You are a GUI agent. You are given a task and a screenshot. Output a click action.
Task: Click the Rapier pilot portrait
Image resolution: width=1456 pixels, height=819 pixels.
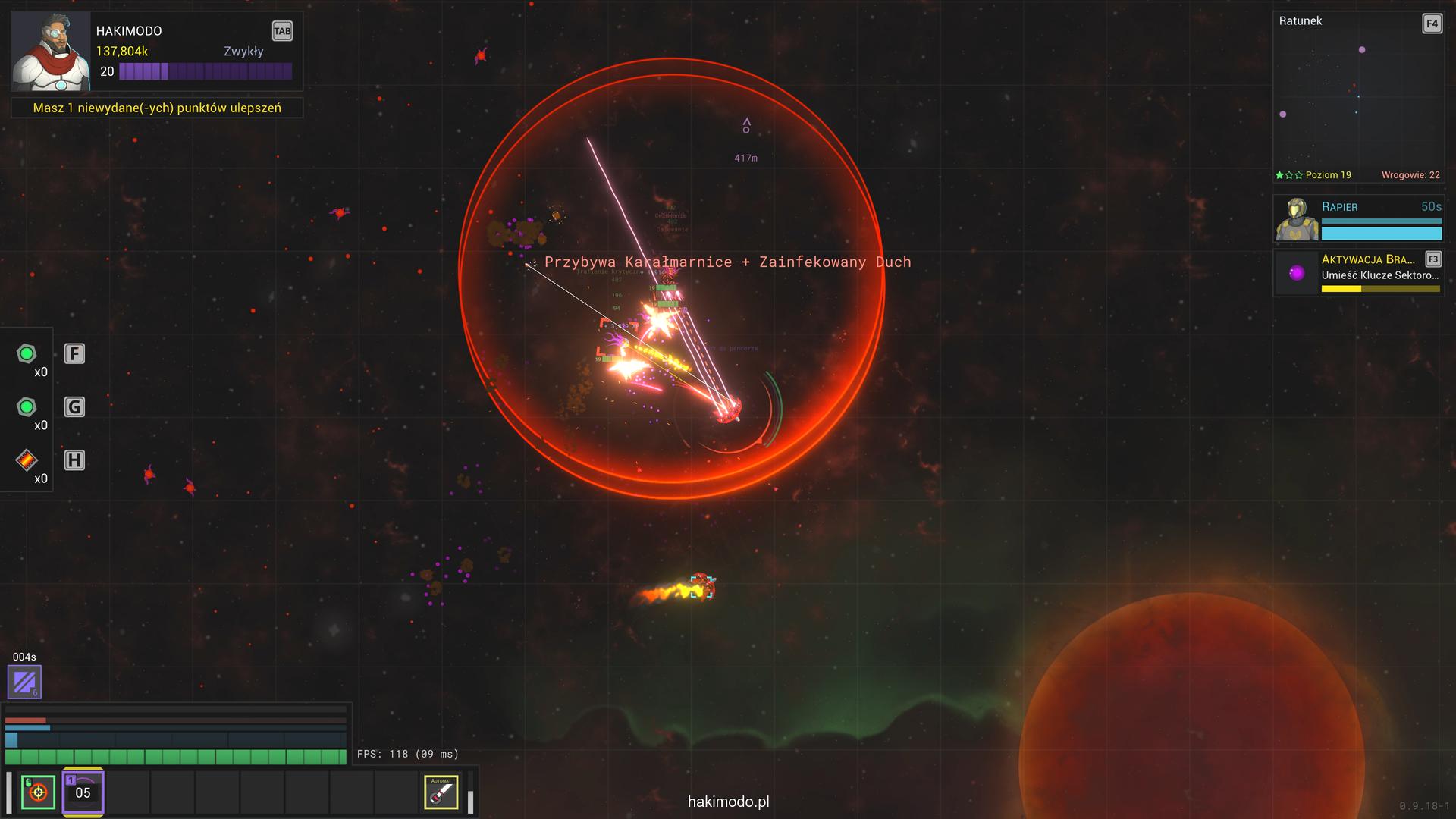(x=1297, y=219)
